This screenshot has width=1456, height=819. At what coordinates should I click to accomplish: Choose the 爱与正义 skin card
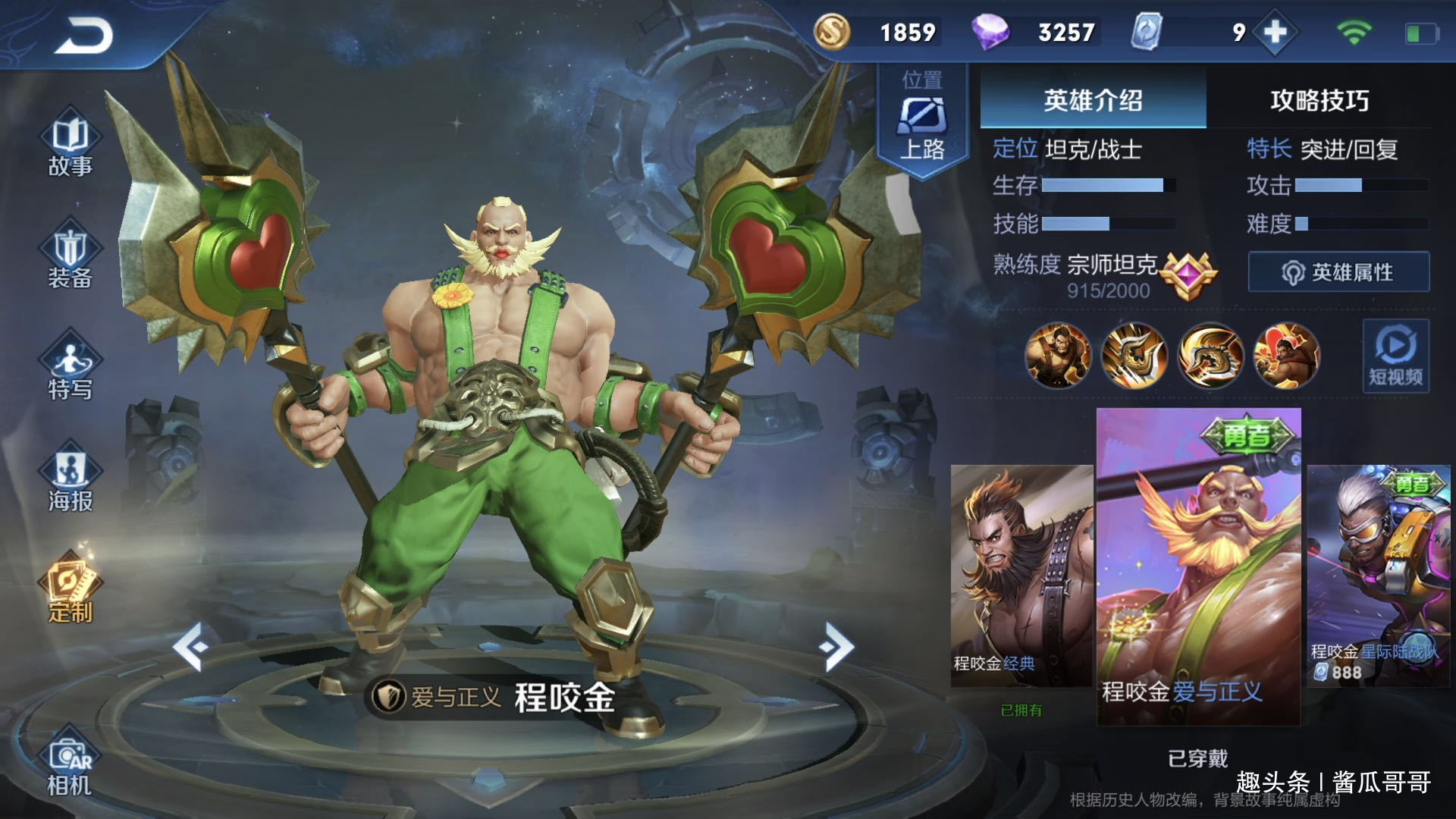coord(1198,566)
